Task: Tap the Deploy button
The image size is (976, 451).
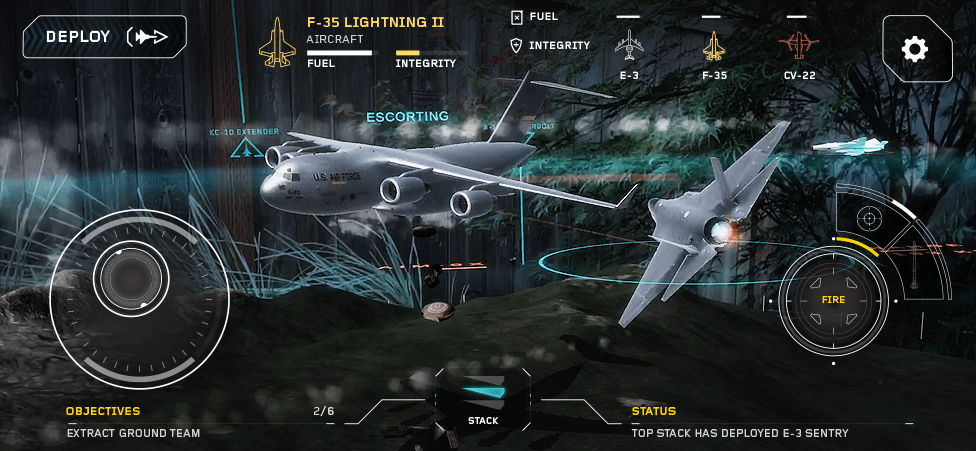Action: point(104,37)
